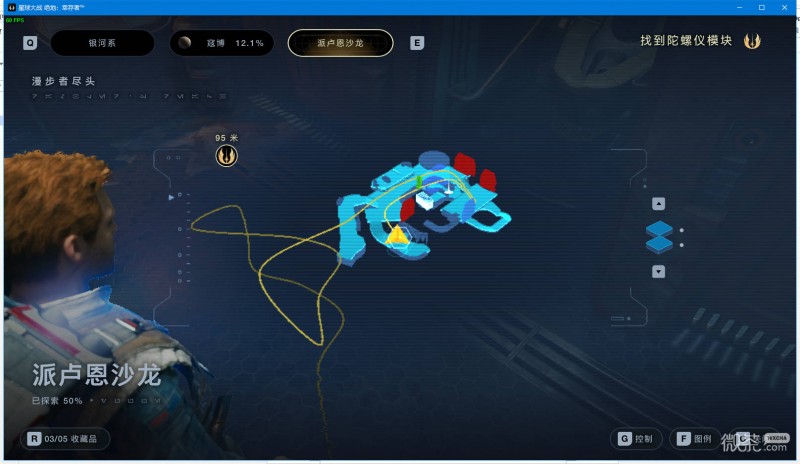Select the upper floor layer tile

(x=659, y=229)
